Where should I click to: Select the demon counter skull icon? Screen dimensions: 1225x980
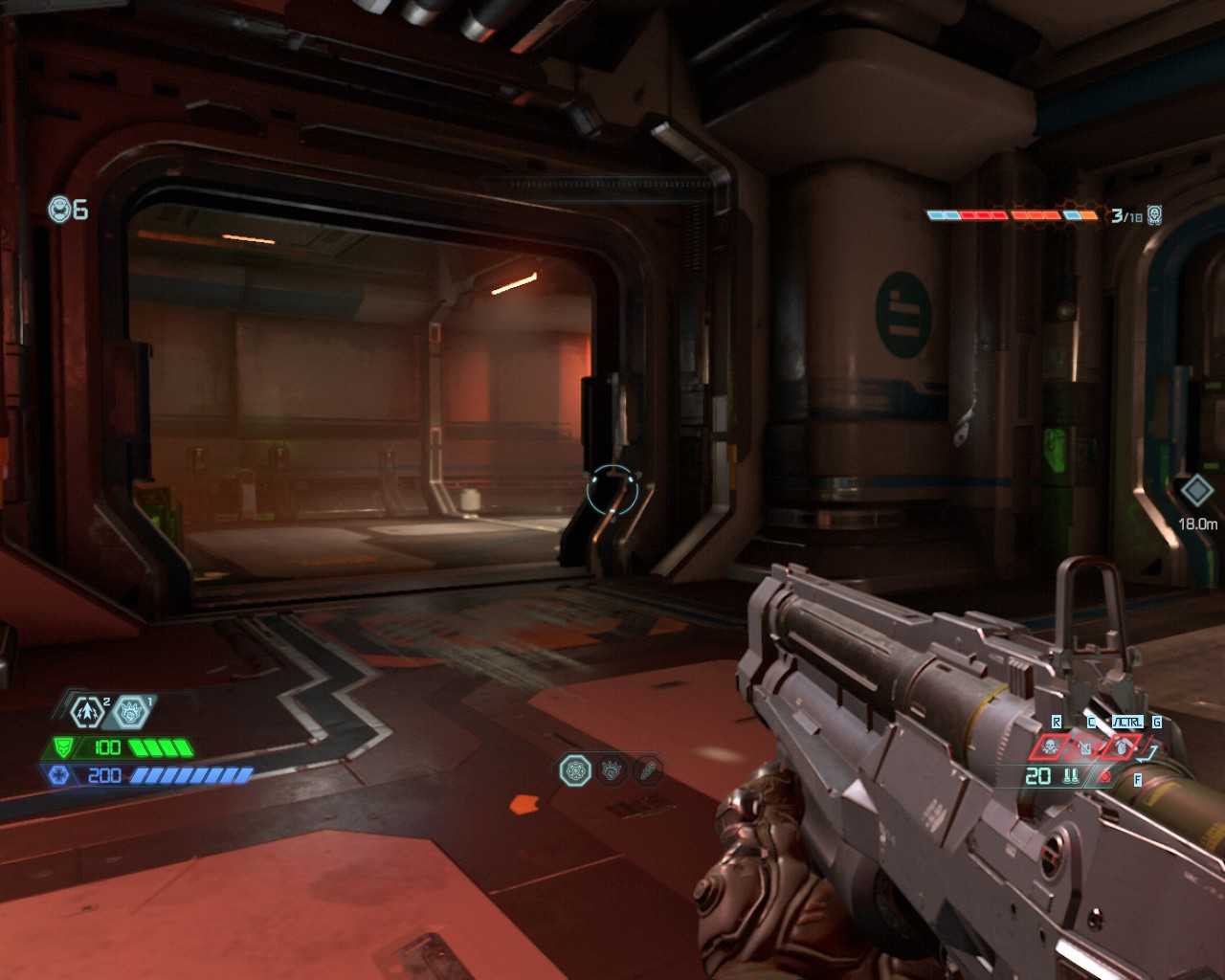[x=1155, y=215]
